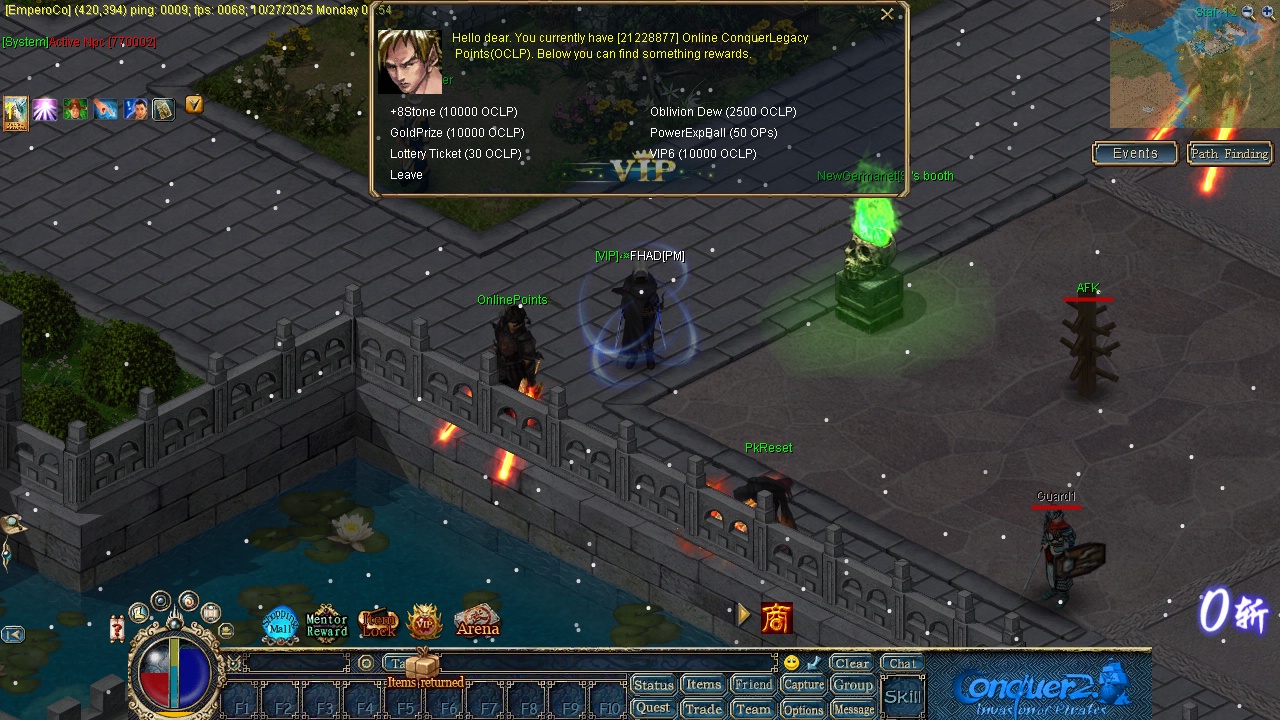Expand more icons with the yellow arrow

click(x=744, y=615)
